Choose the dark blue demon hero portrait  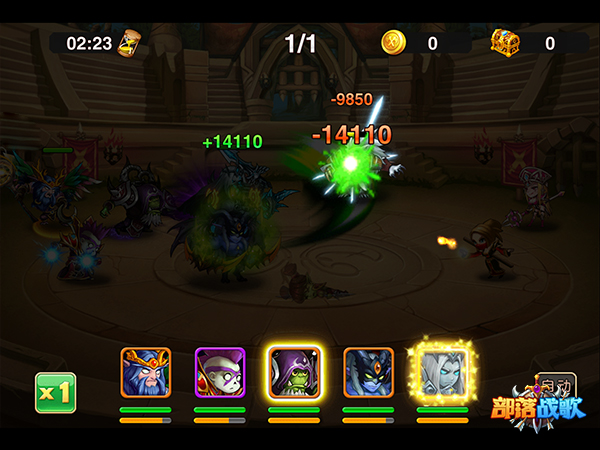point(368,373)
